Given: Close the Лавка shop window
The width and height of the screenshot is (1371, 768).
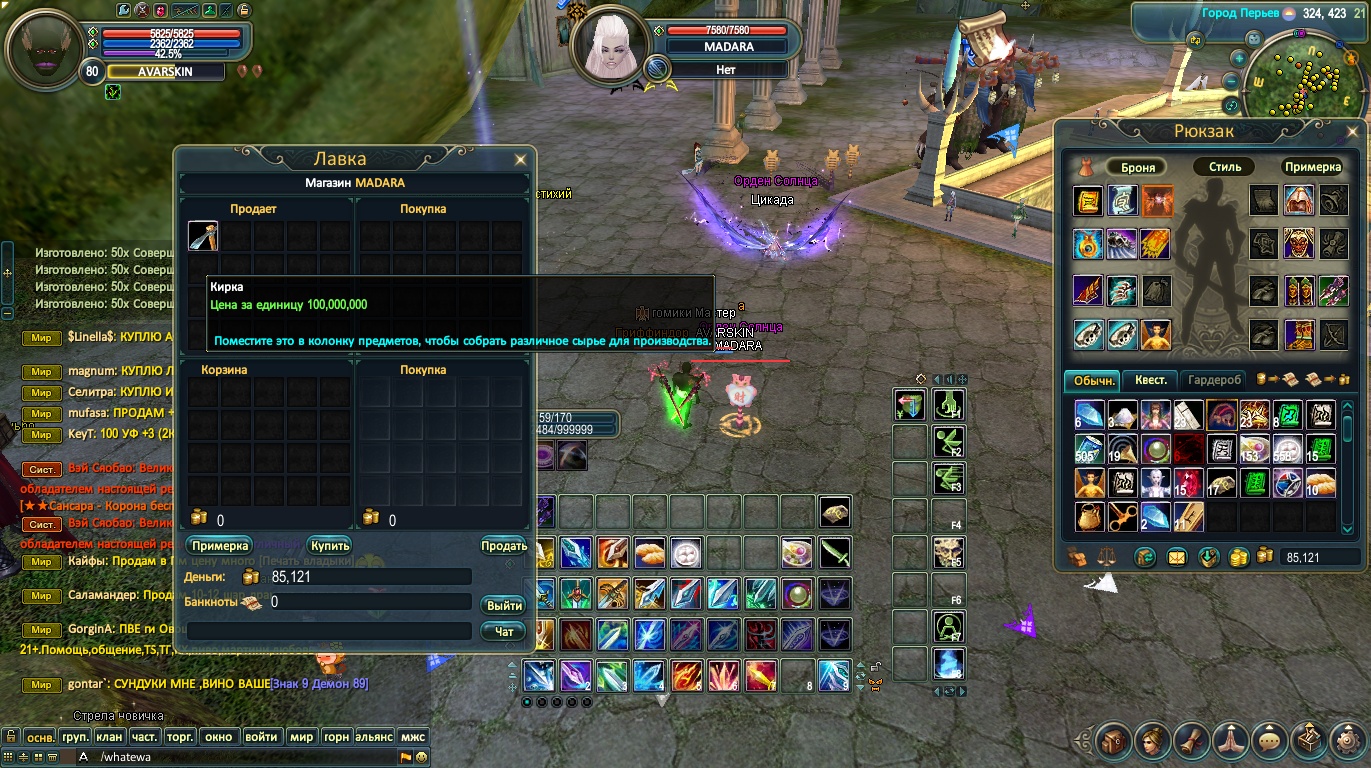Looking at the screenshot, I should click(520, 160).
